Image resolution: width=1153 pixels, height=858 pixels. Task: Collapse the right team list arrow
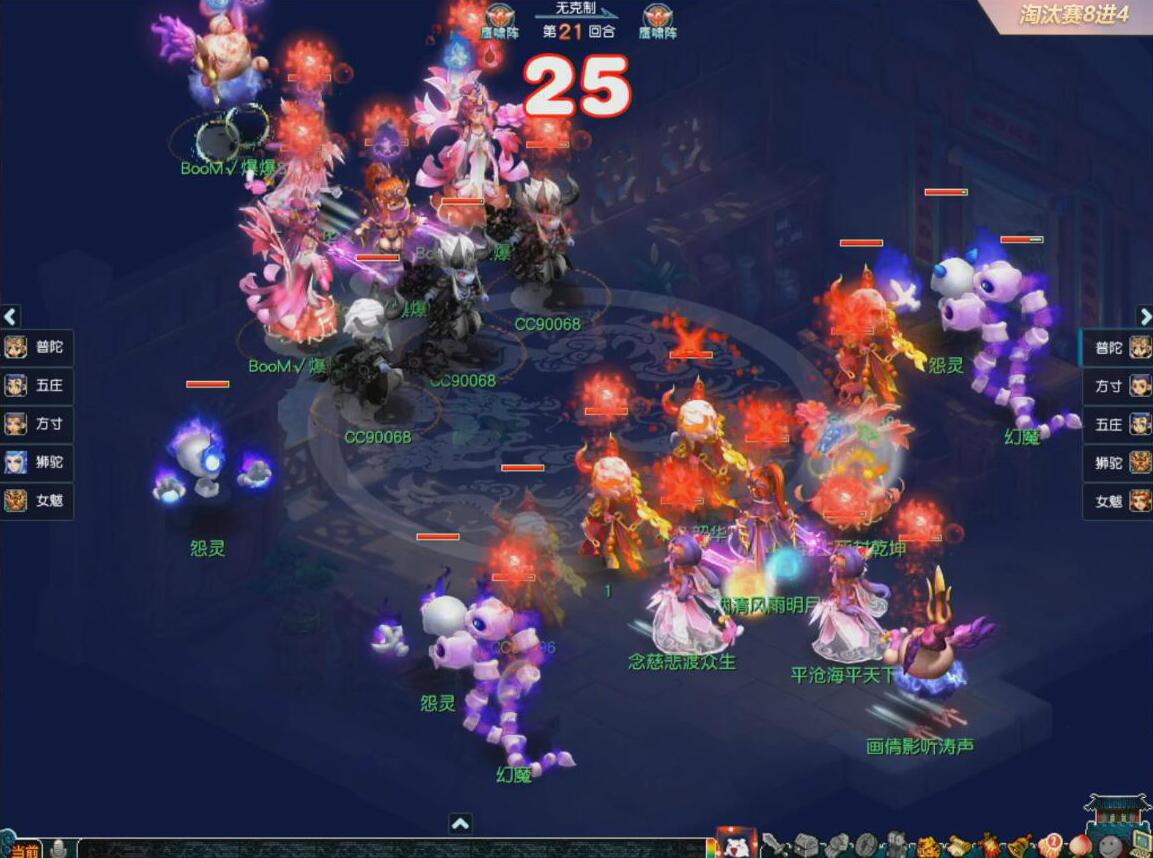tap(1144, 317)
